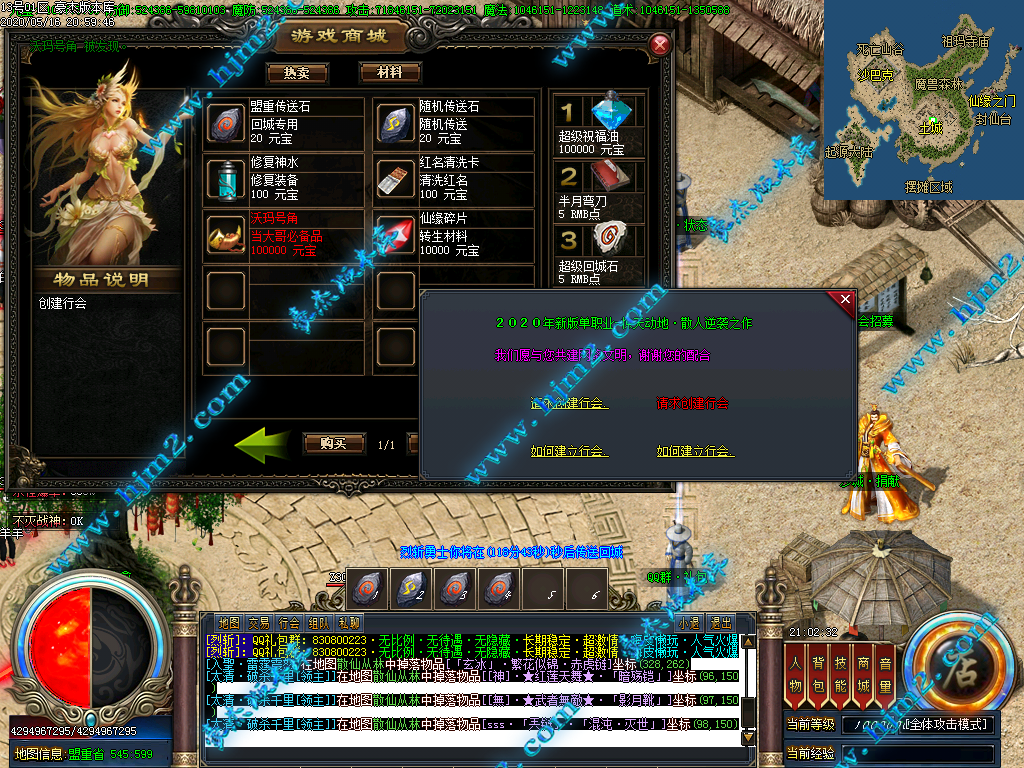The width and height of the screenshot is (1024, 768).
Task: Choose the 仙缘碎片 material
Action: pyautogui.click(x=396, y=234)
